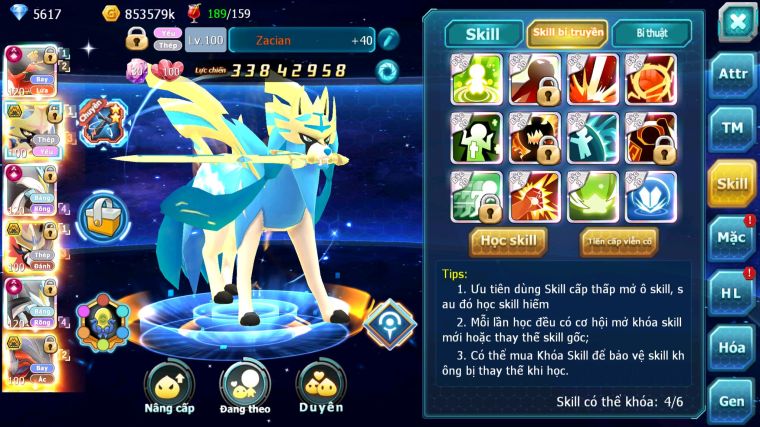This screenshot has width=760, height=427.
Task: Add diamonds with the plus button
Action: [x=17, y=13]
